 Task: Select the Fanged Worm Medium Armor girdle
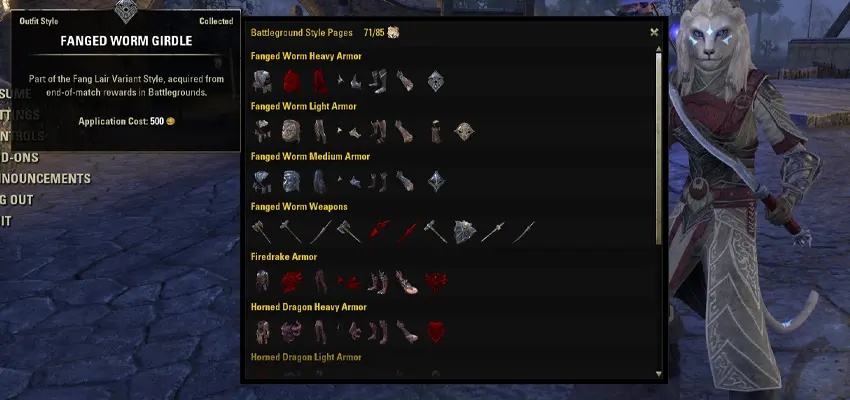click(x=435, y=181)
